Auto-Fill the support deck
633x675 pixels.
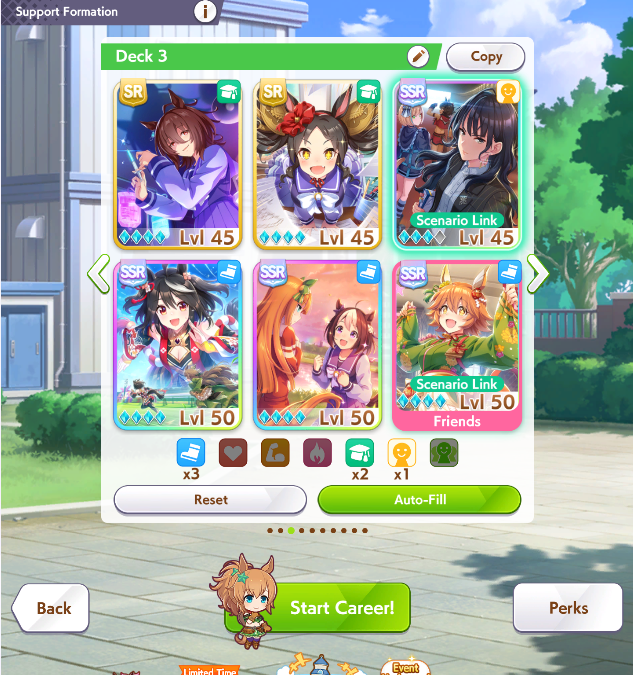(x=419, y=499)
